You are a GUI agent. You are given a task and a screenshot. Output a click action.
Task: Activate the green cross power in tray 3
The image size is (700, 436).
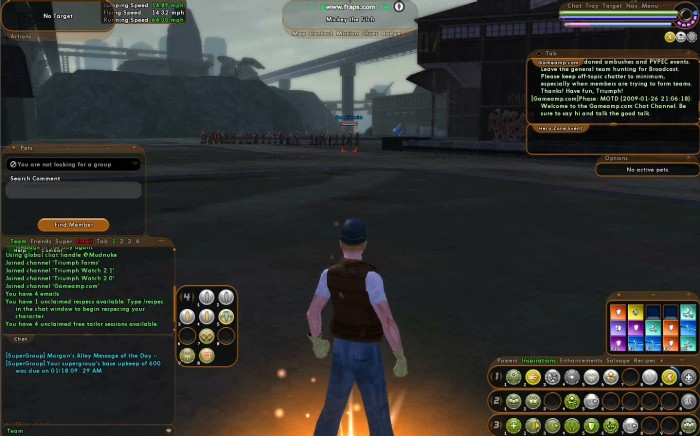tap(513, 425)
